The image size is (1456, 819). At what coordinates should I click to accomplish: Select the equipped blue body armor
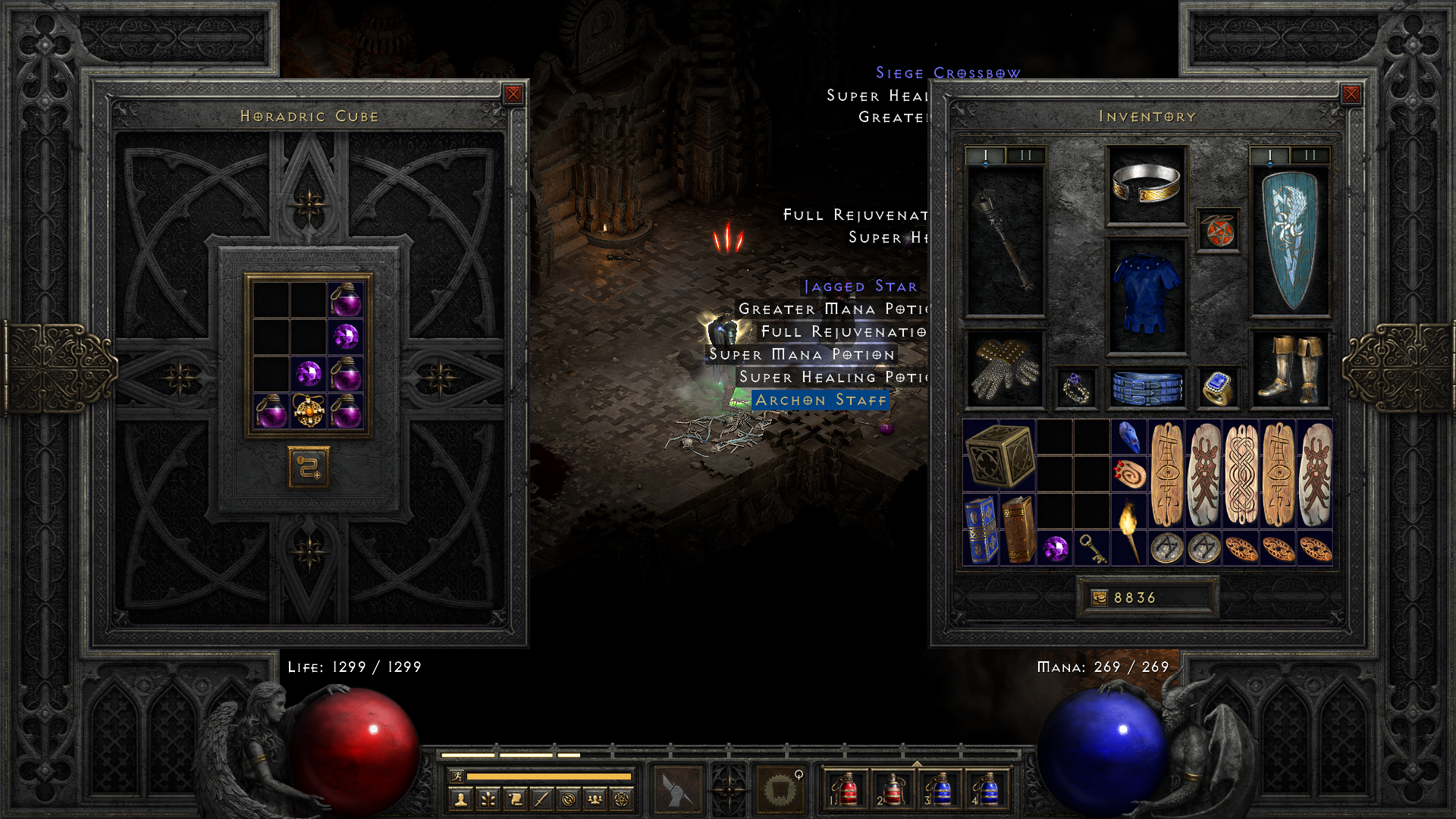coord(1146,296)
